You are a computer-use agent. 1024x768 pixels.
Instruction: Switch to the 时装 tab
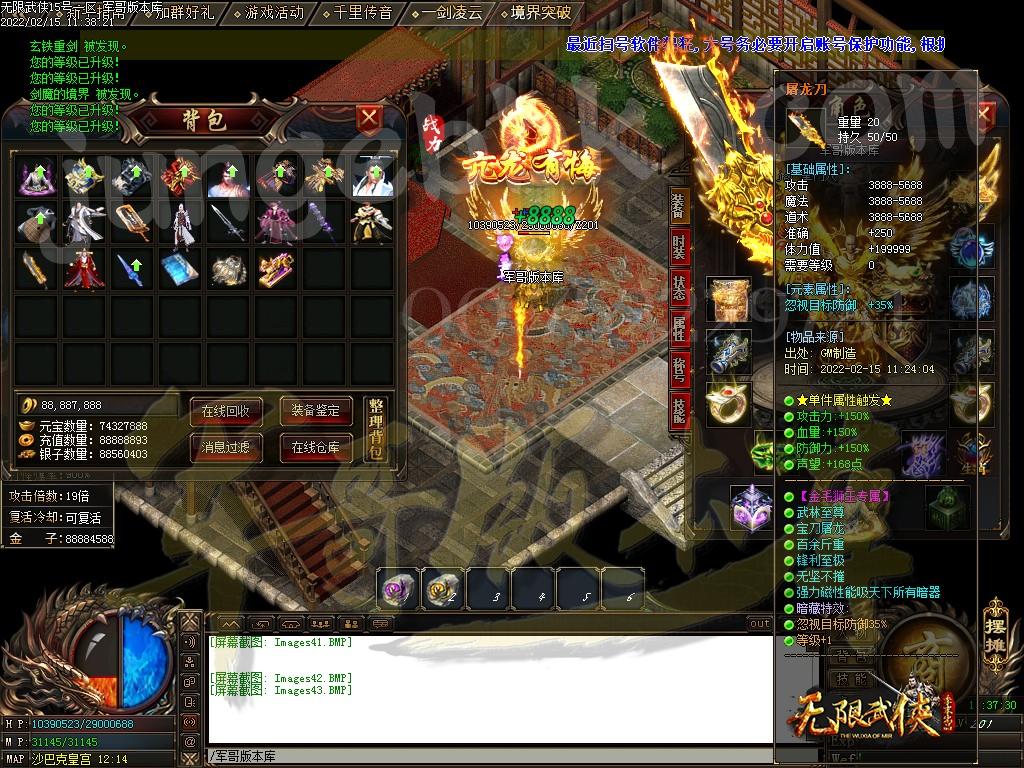click(x=678, y=246)
